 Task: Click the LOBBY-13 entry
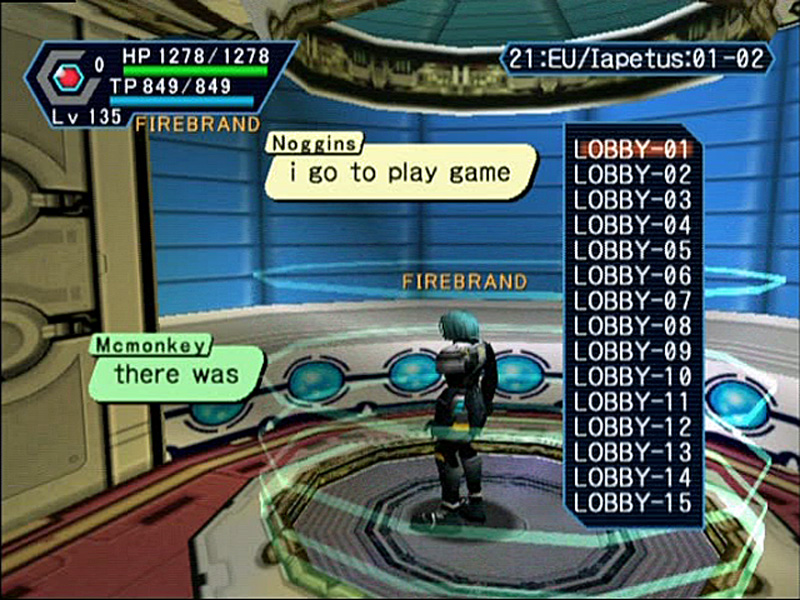632,452
